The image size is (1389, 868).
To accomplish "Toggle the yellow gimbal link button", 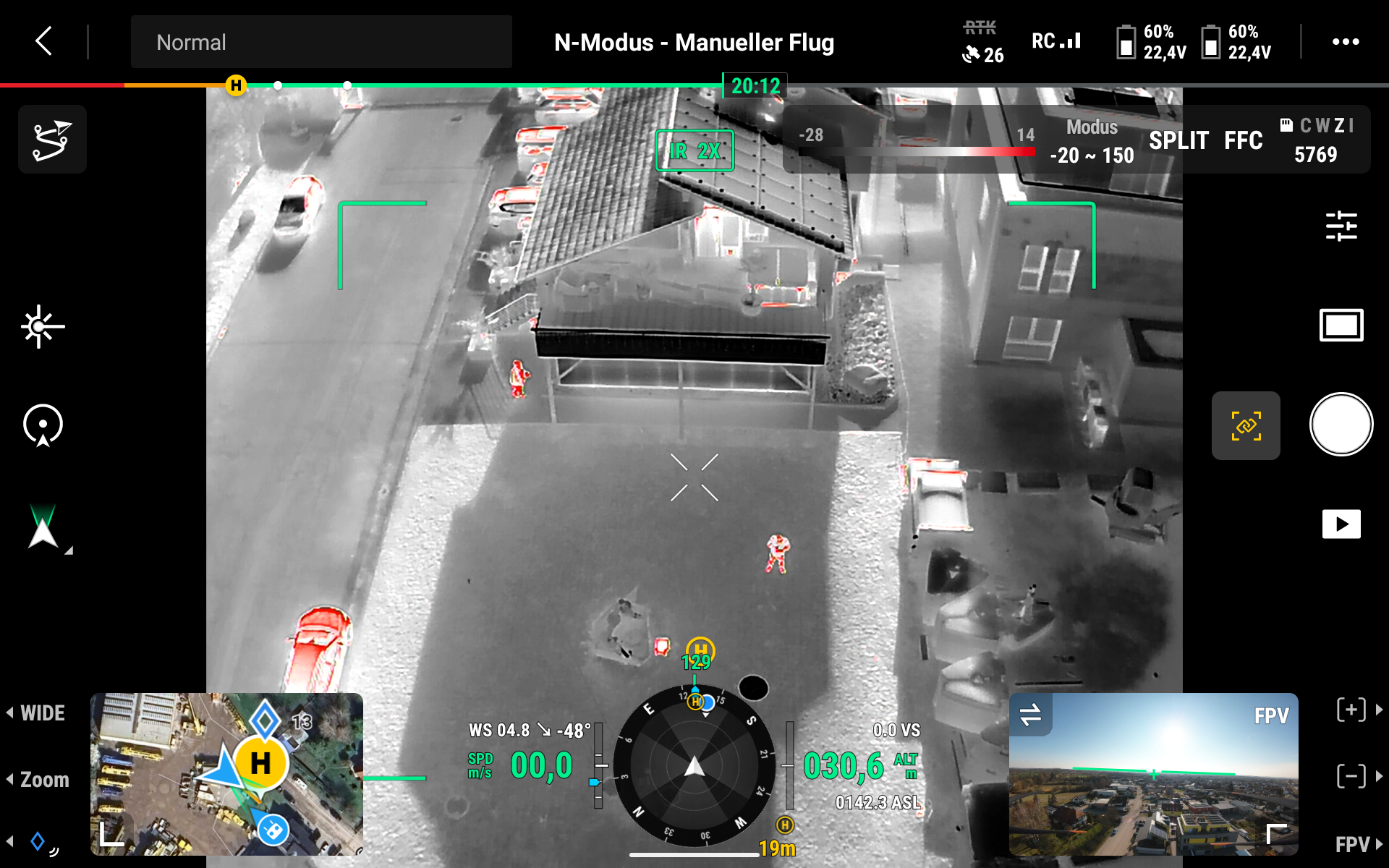I will [1246, 425].
